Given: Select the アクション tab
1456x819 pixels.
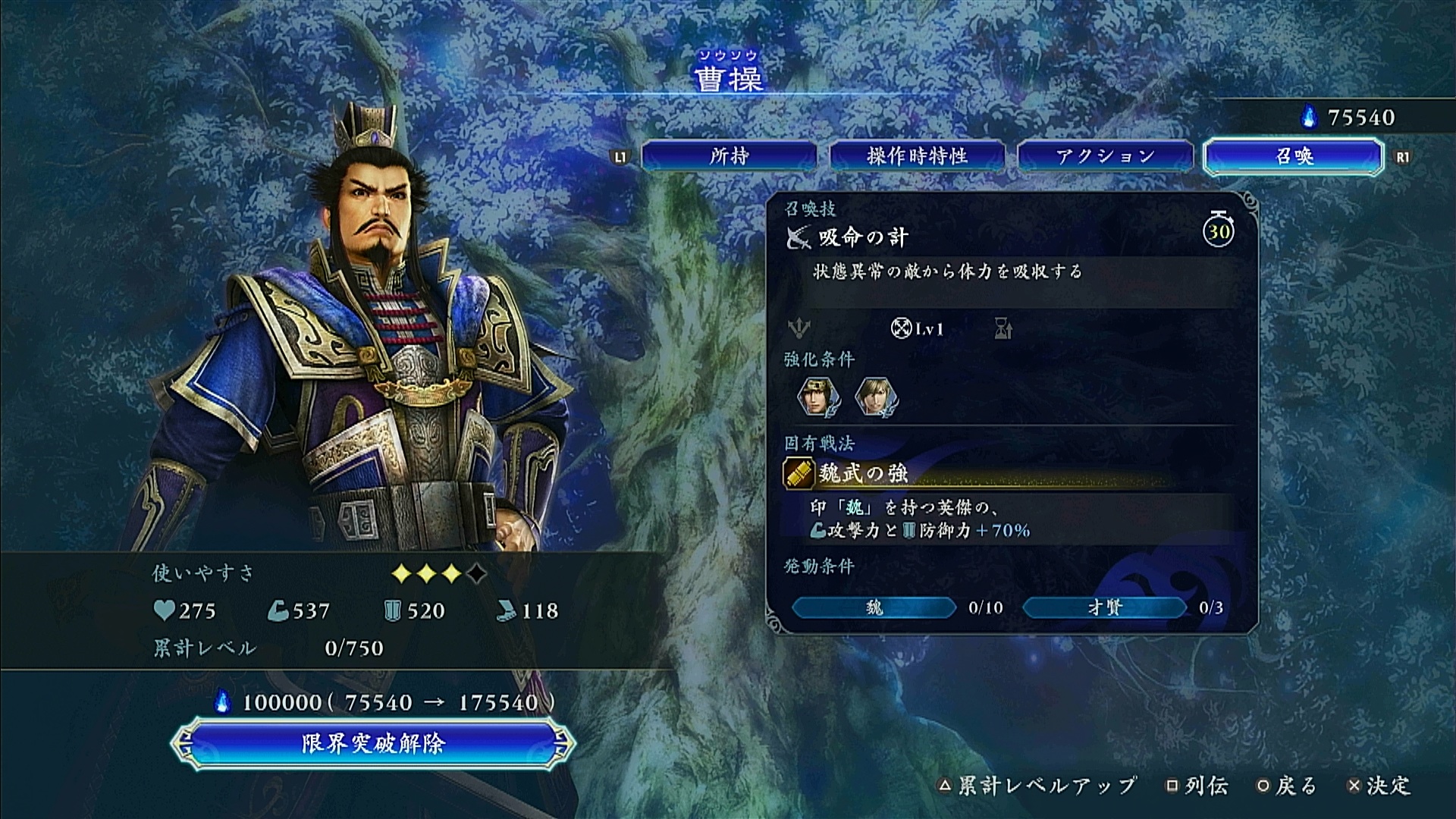Looking at the screenshot, I should [1105, 156].
